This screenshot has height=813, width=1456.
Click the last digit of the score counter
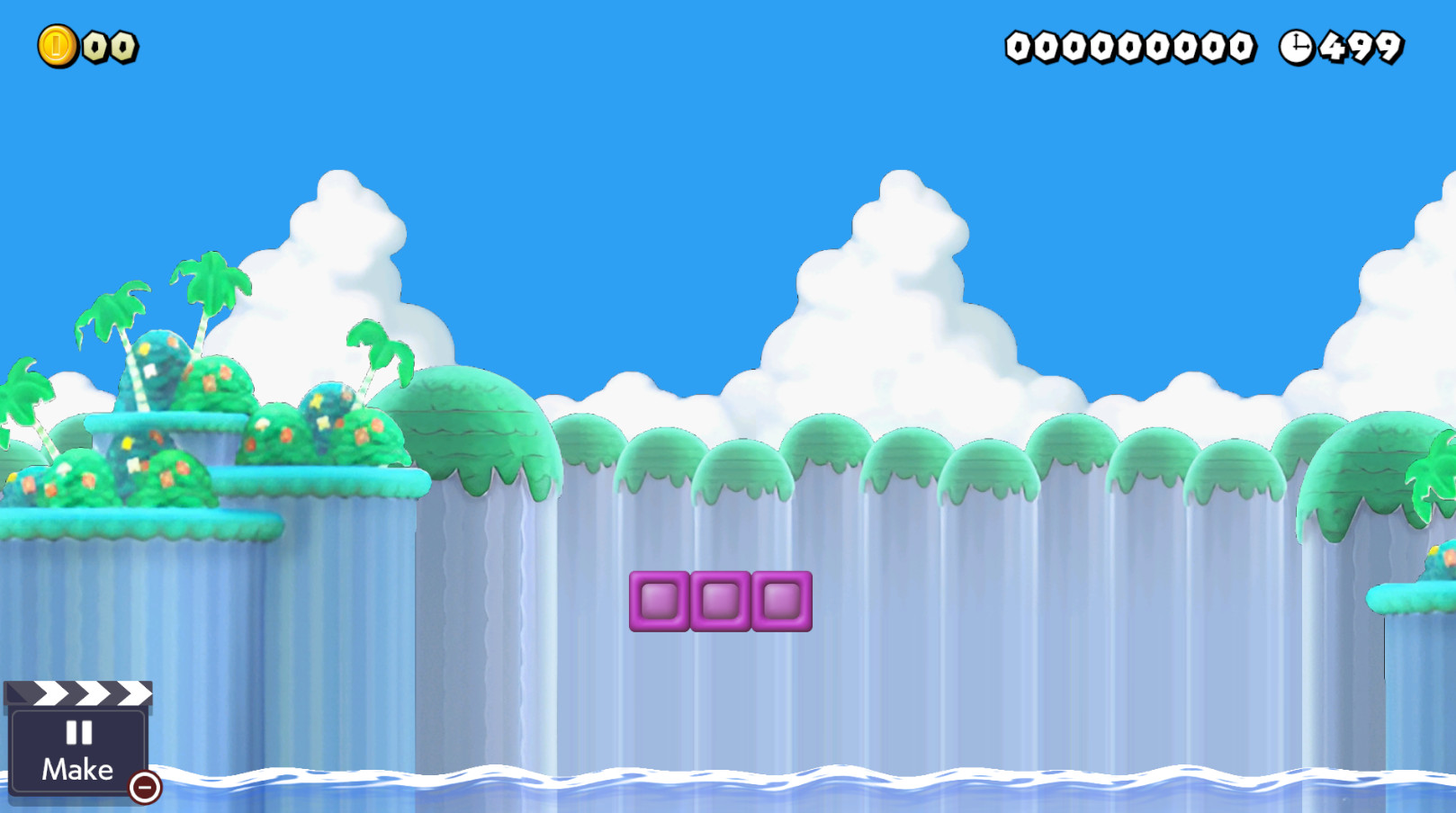tap(1241, 47)
